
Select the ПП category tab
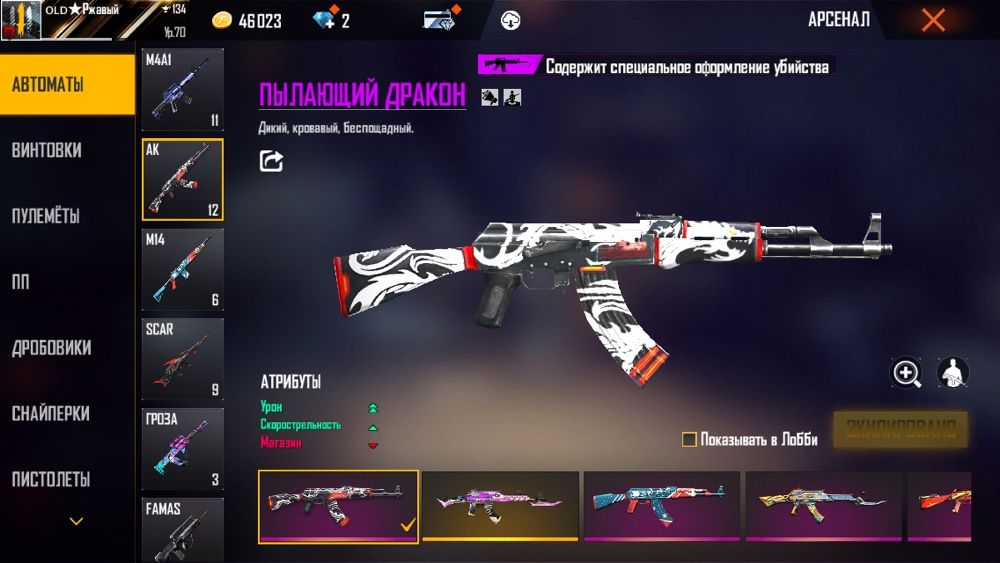pos(21,282)
